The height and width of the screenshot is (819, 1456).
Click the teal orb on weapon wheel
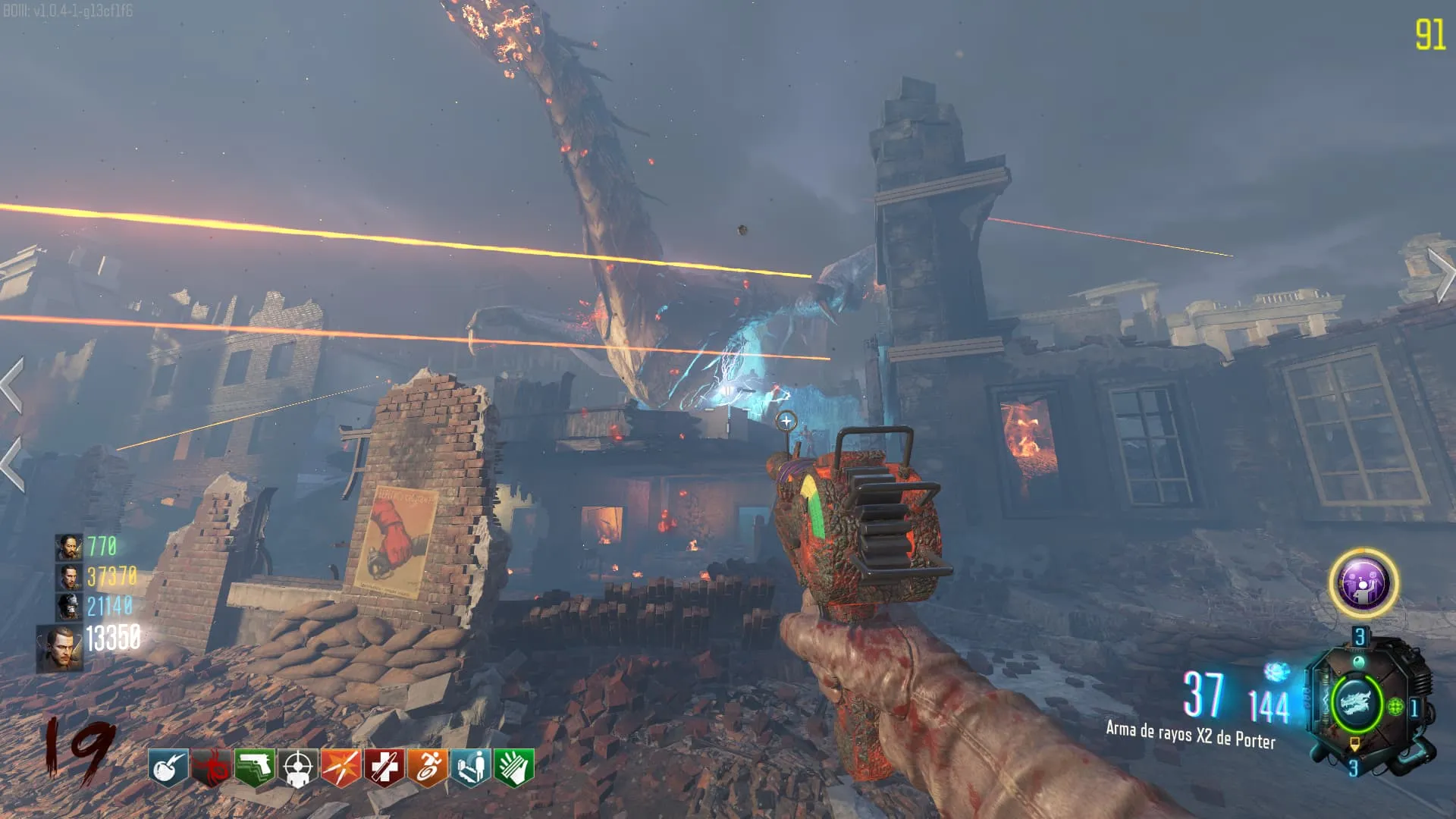(1359, 664)
